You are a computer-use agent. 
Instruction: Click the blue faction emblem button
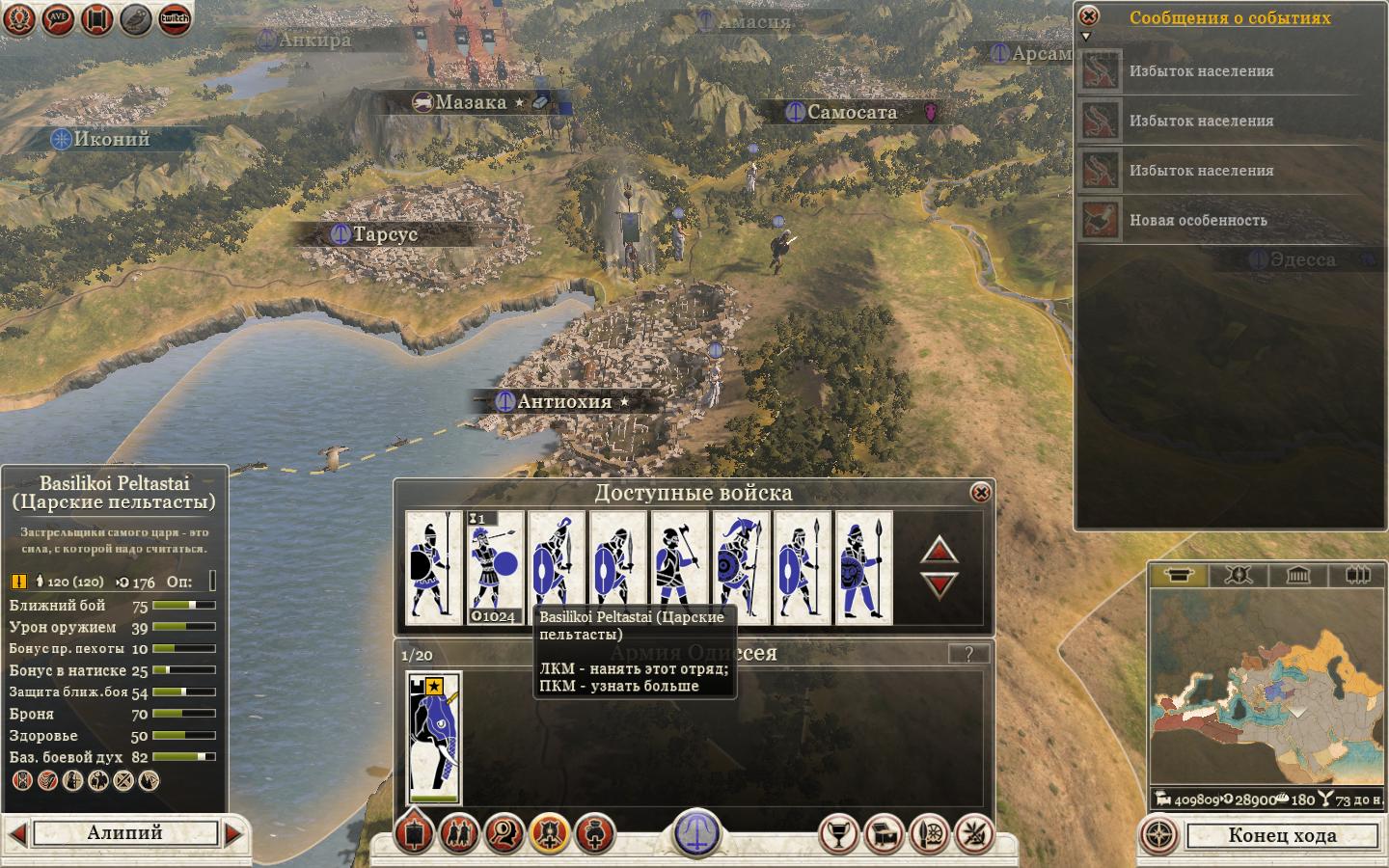(x=695, y=831)
